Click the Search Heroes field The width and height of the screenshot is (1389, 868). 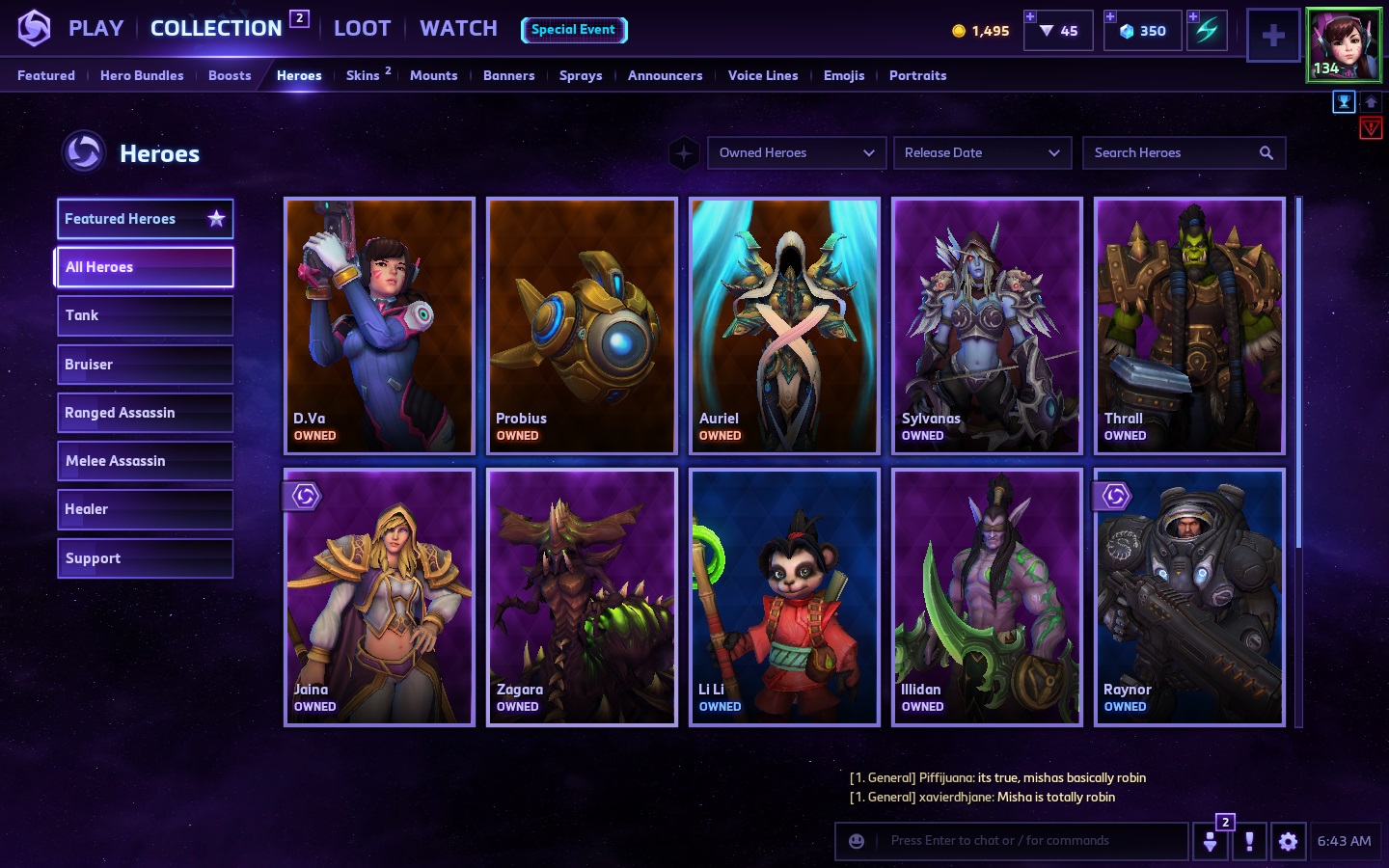1173,152
